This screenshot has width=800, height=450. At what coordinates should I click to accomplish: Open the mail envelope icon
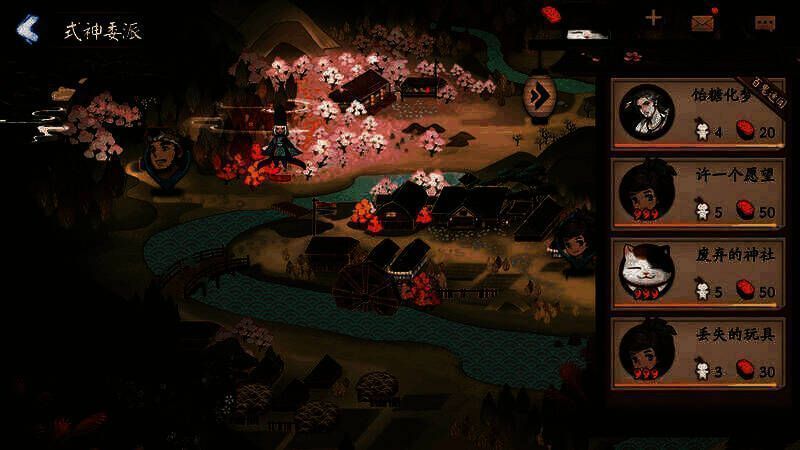(705, 20)
